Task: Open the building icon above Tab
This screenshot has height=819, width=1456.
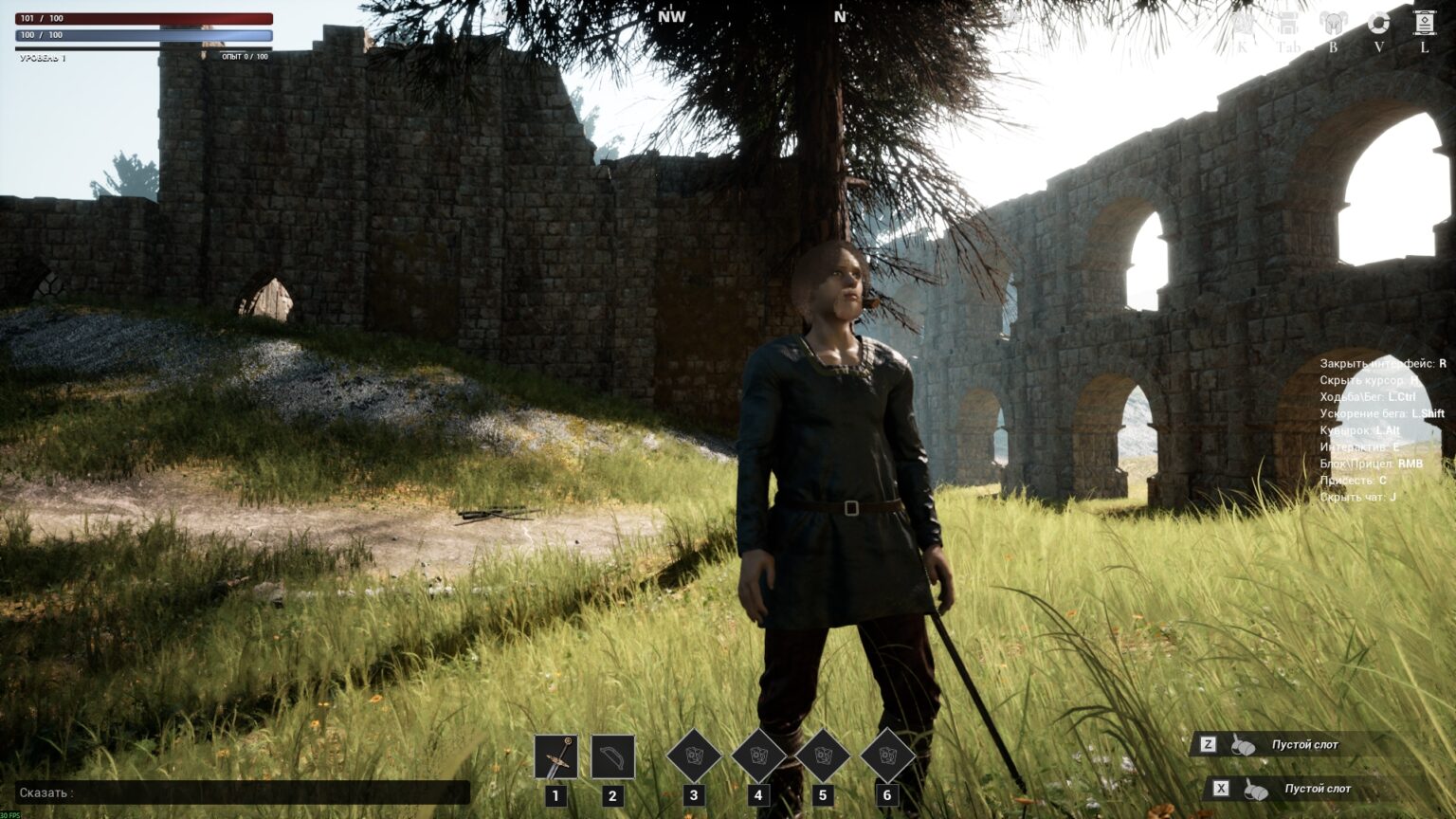Action: click(x=1287, y=25)
